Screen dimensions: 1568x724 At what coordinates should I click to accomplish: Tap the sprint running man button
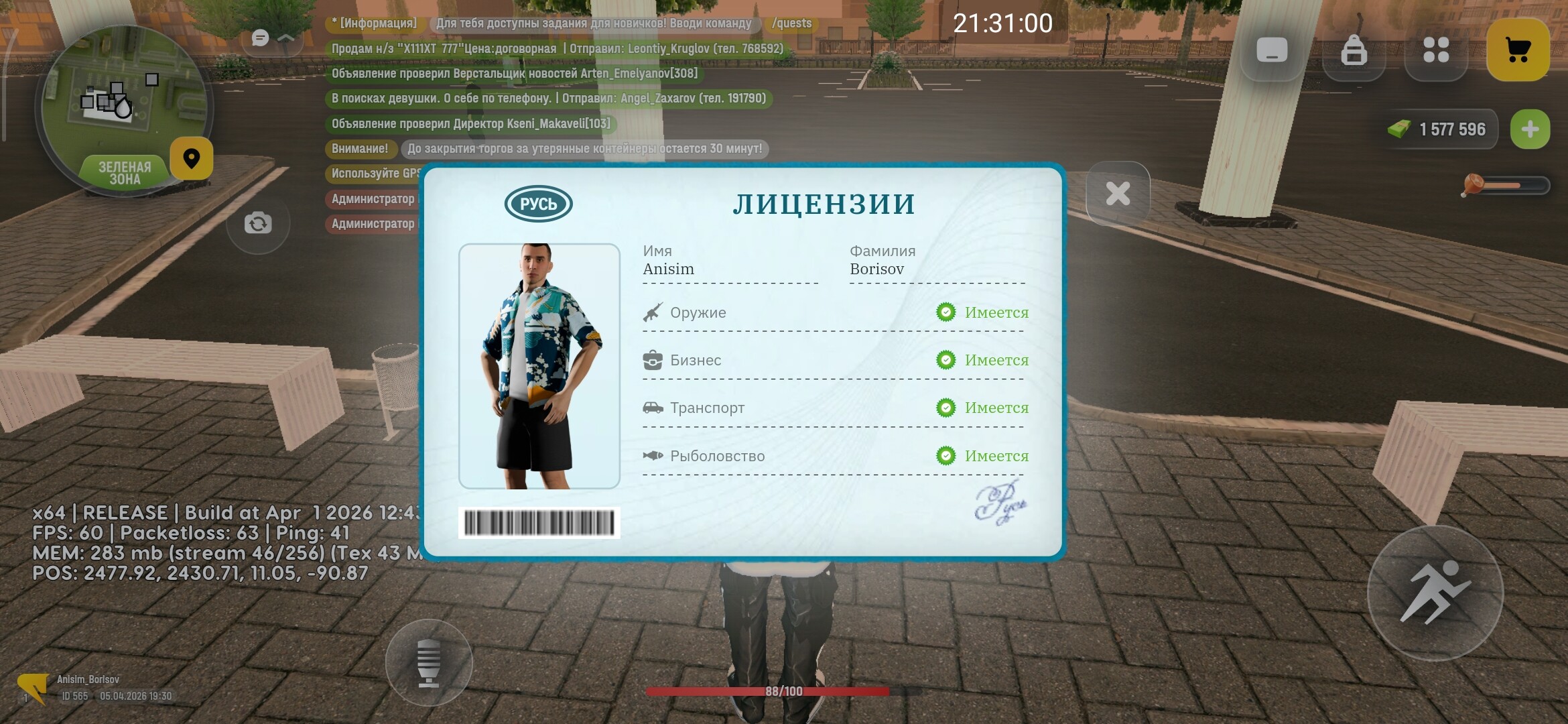(x=1435, y=593)
